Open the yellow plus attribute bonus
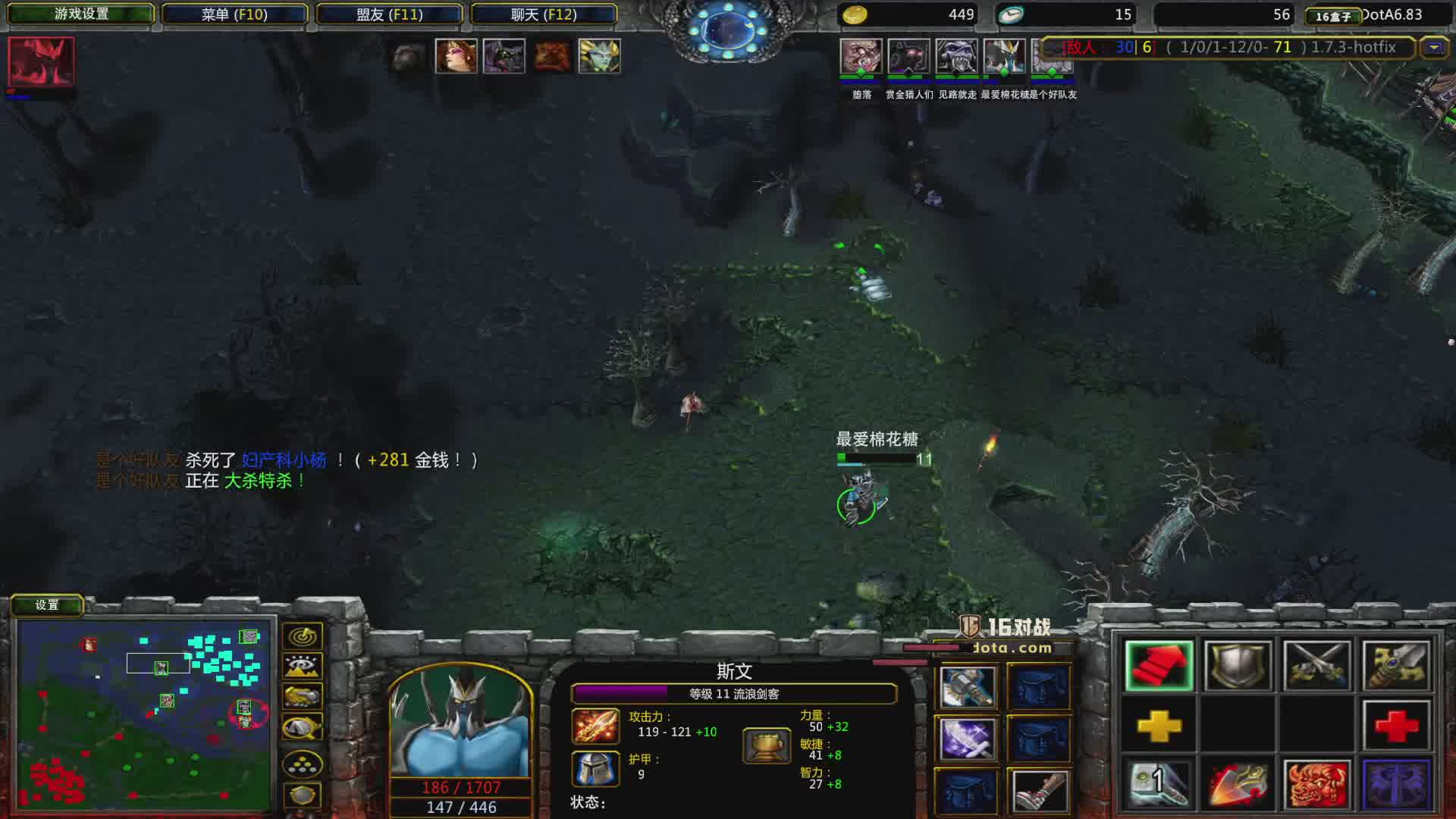This screenshot has width=1456, height=819. pyautogui.click(x=1159, y=726)
